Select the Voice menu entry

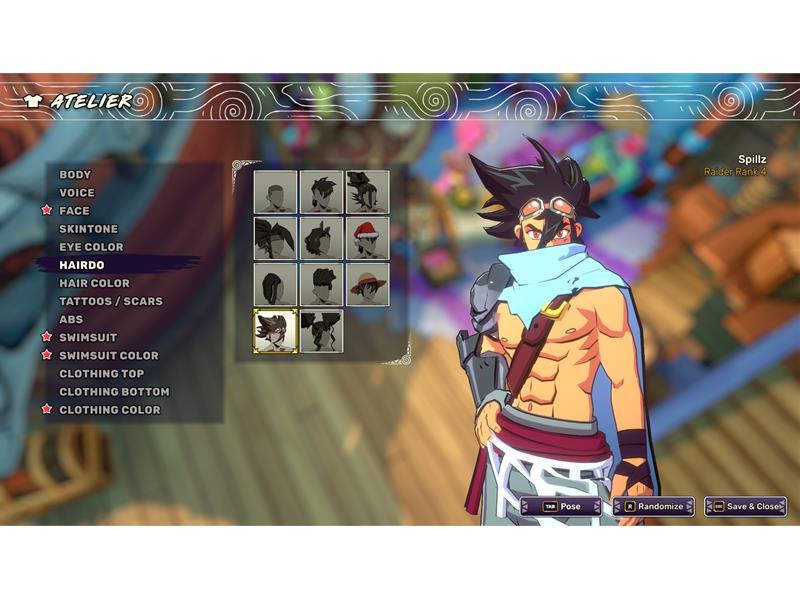(x=77, y=193)
